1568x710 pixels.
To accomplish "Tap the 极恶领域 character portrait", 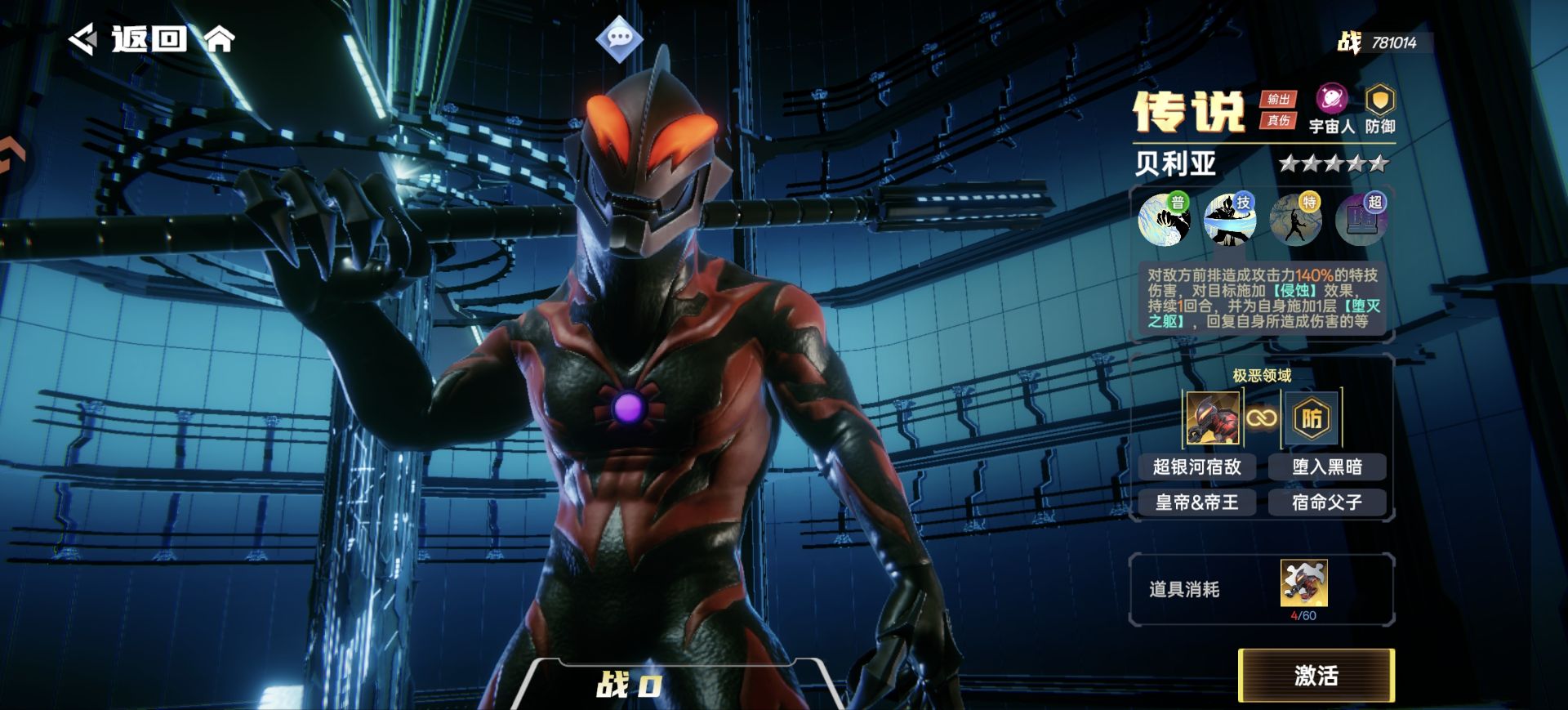I will point(1213,418).
